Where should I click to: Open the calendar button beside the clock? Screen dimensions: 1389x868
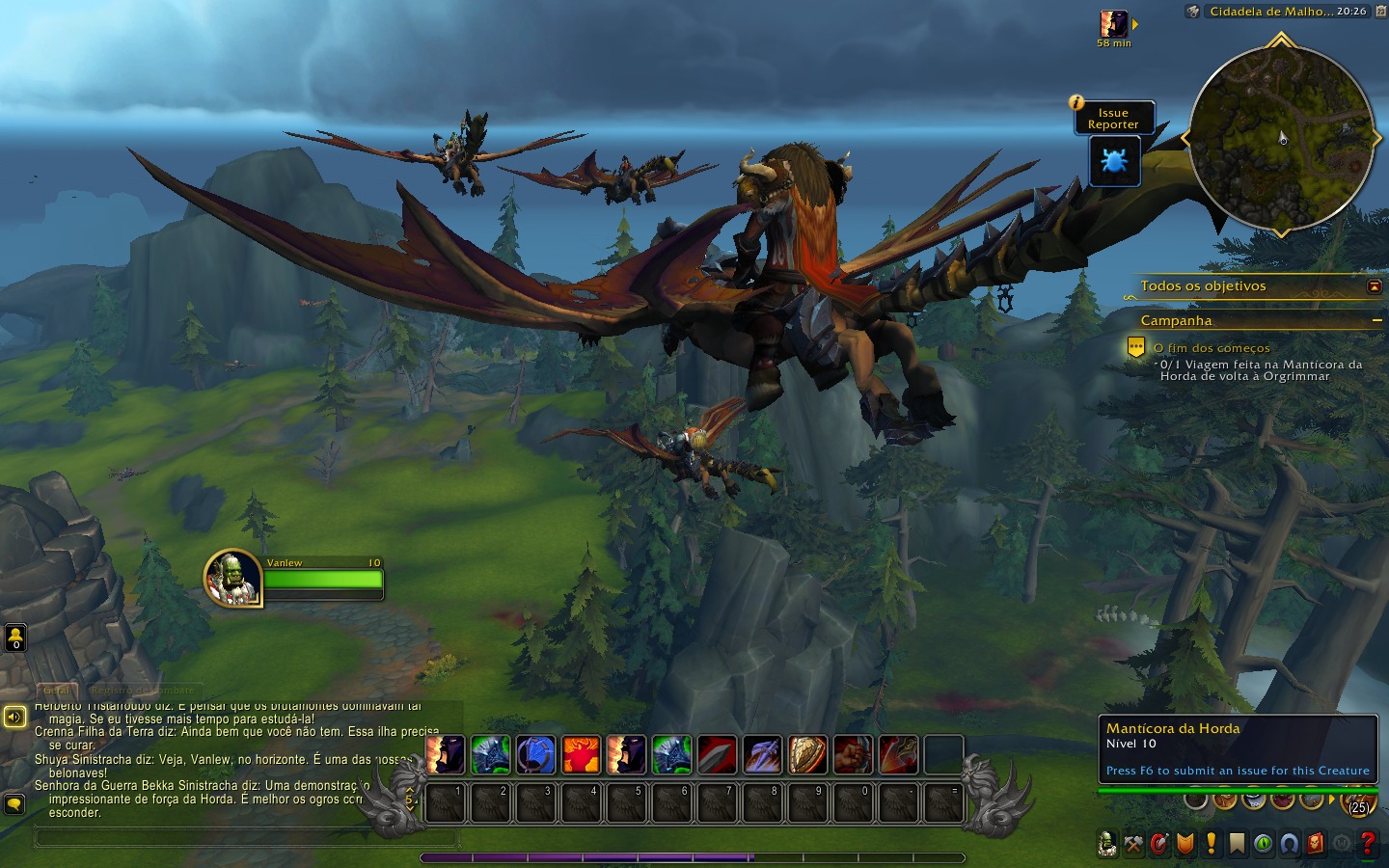pos(1379,12)
